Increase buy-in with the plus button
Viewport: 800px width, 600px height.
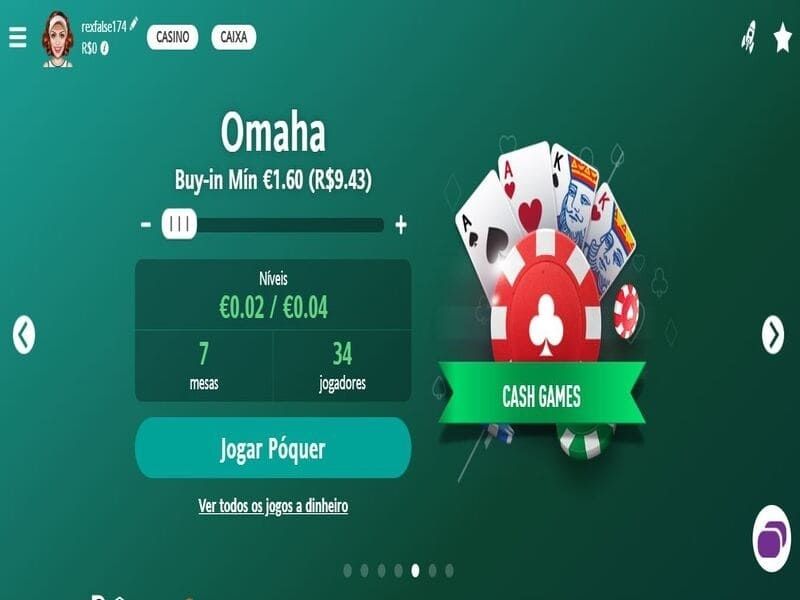pos(401,225)
